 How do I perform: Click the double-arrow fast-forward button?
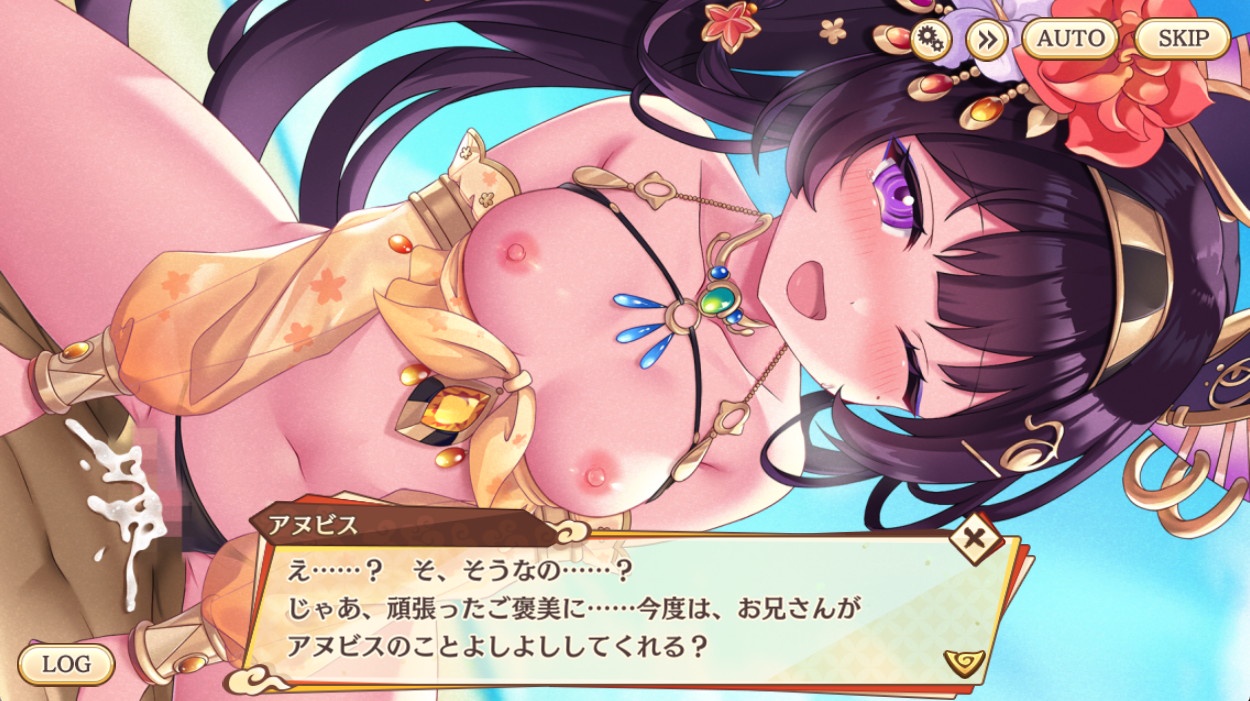tap(985, 39)
